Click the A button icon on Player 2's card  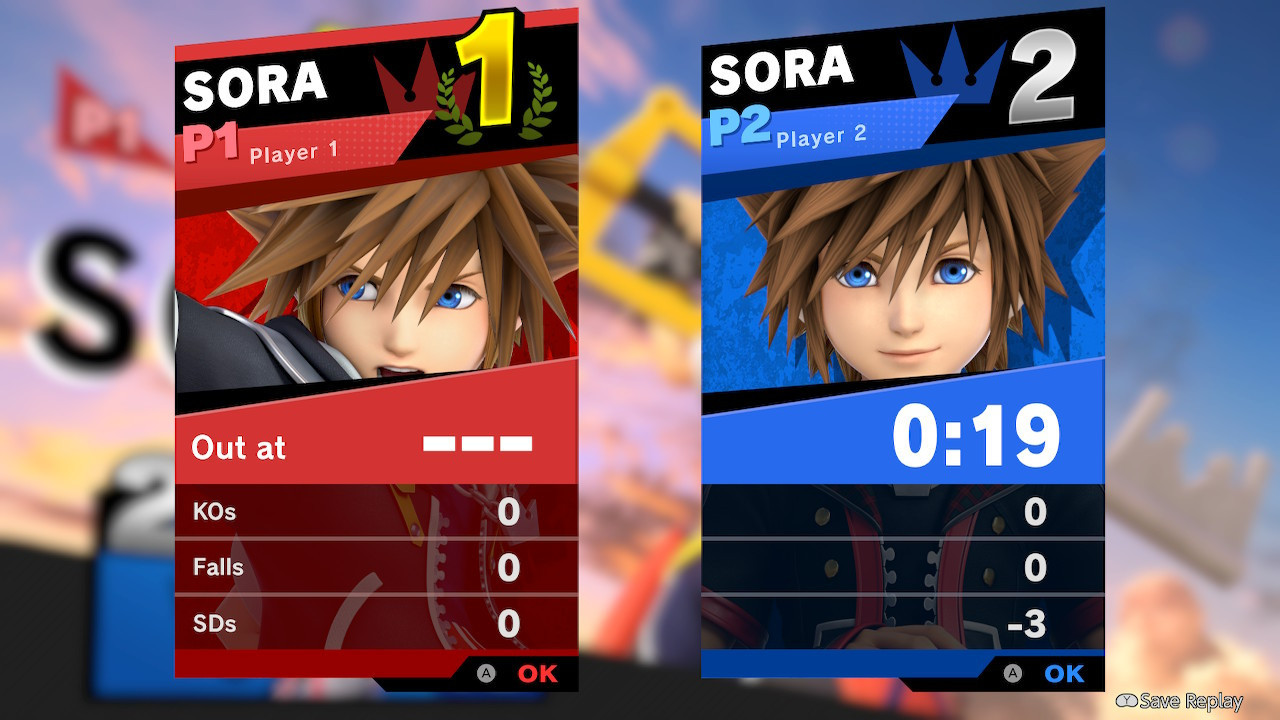pyautogui.click(x=1013, y=674)
